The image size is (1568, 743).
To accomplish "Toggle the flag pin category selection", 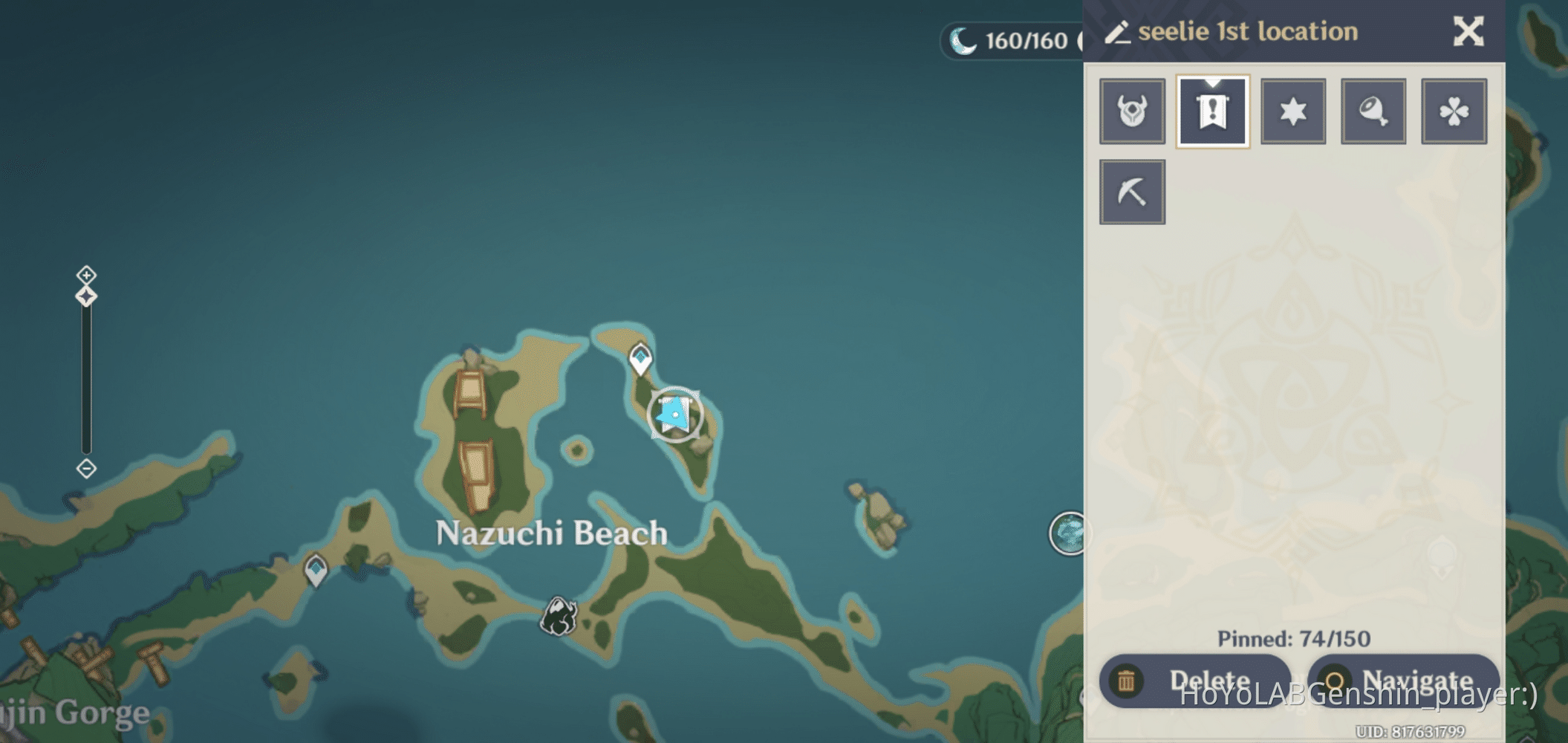I will coord(1211,111).
